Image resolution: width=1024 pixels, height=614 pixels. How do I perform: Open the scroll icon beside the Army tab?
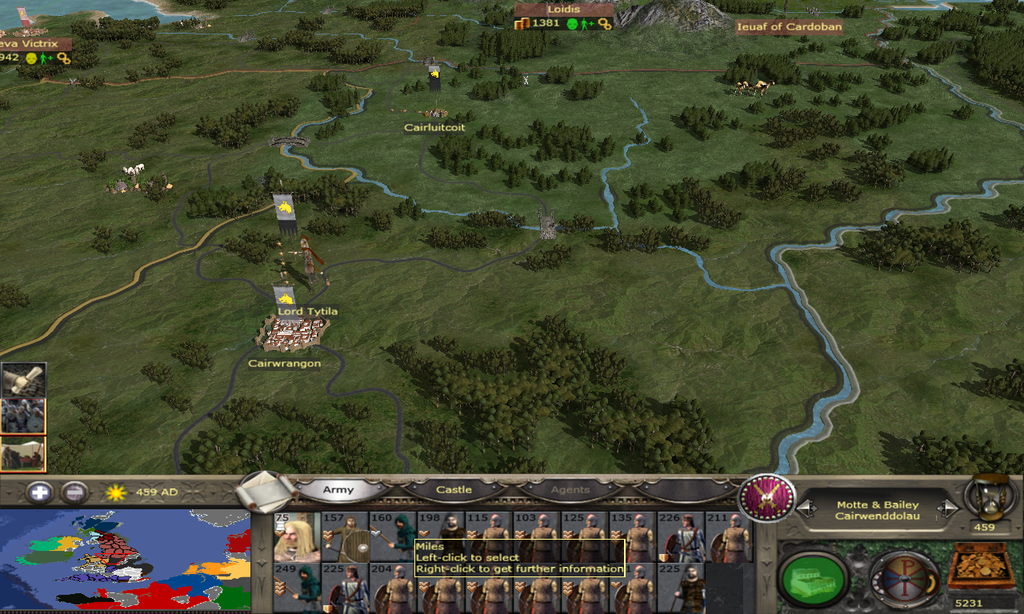coord(264,490)
